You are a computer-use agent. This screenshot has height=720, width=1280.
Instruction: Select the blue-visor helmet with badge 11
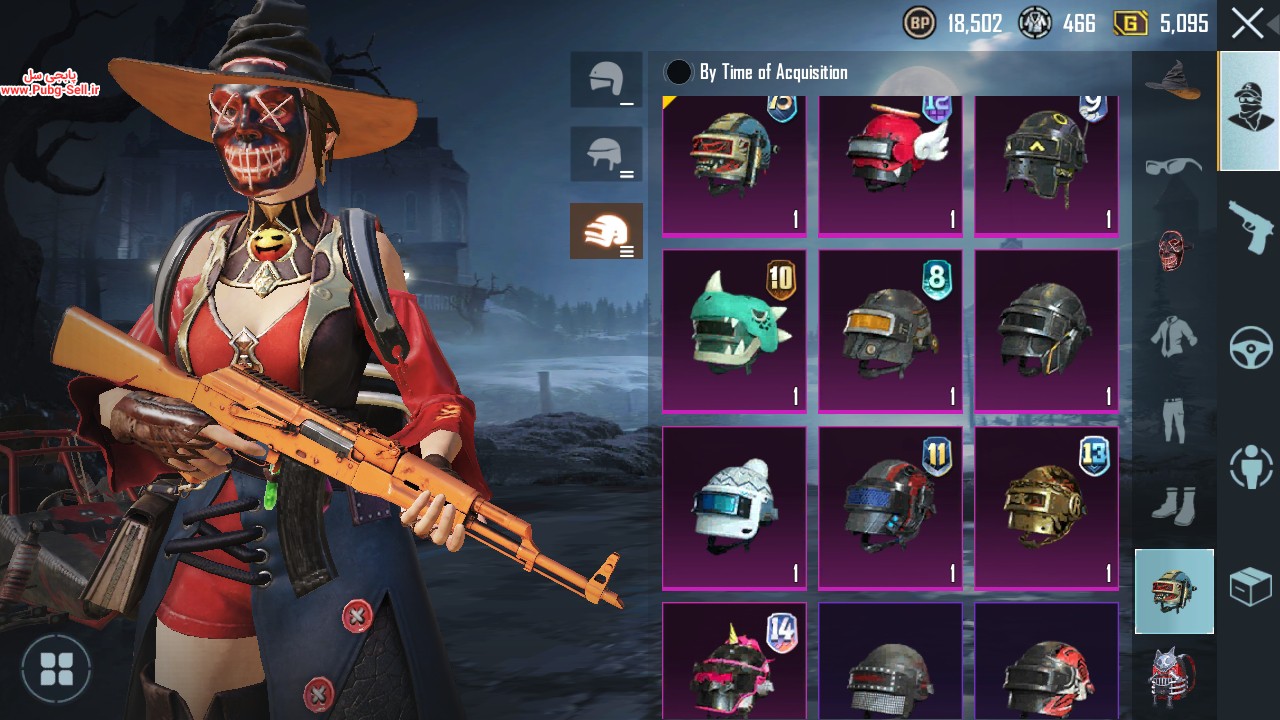[890, 507]
